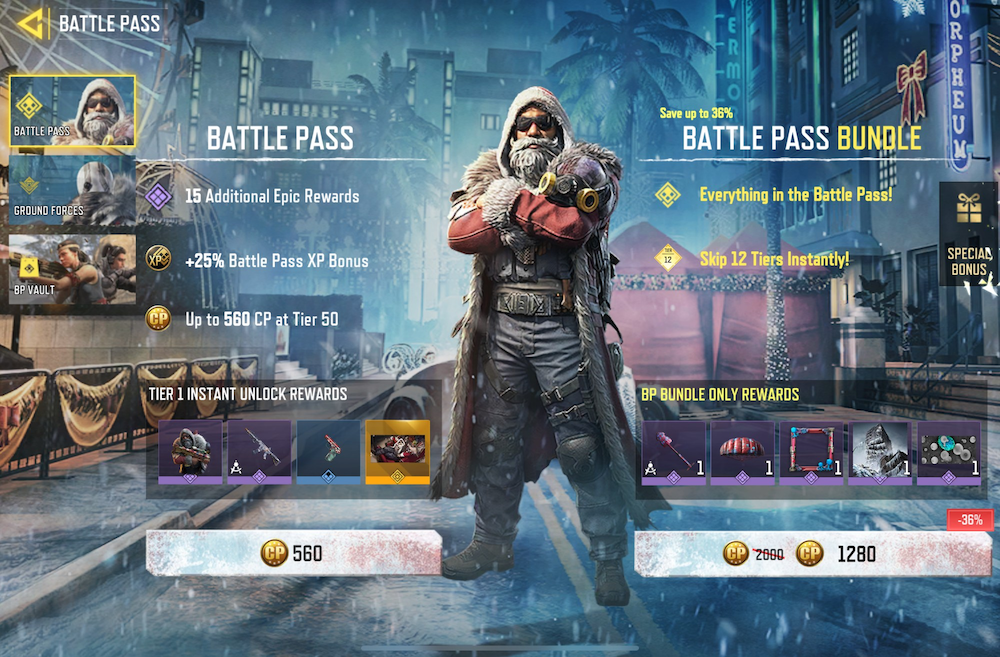The width and height of the screenshot is (1000, 657).
Task: Select the gold calling card reward
Action: (x=397, y=452)
